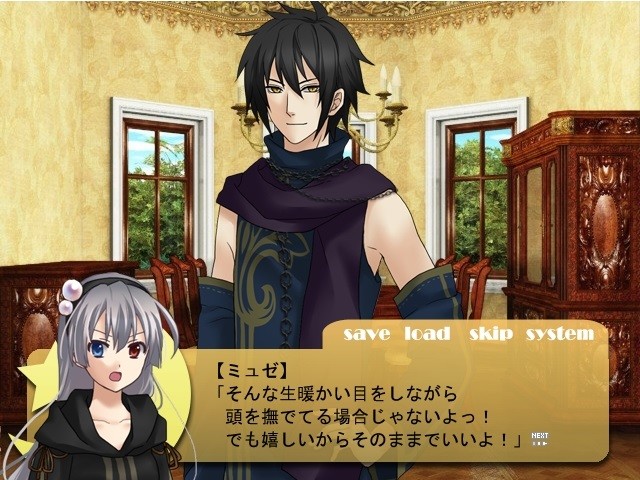Open the system menu
640x480 pixels.
pos(559,334)
